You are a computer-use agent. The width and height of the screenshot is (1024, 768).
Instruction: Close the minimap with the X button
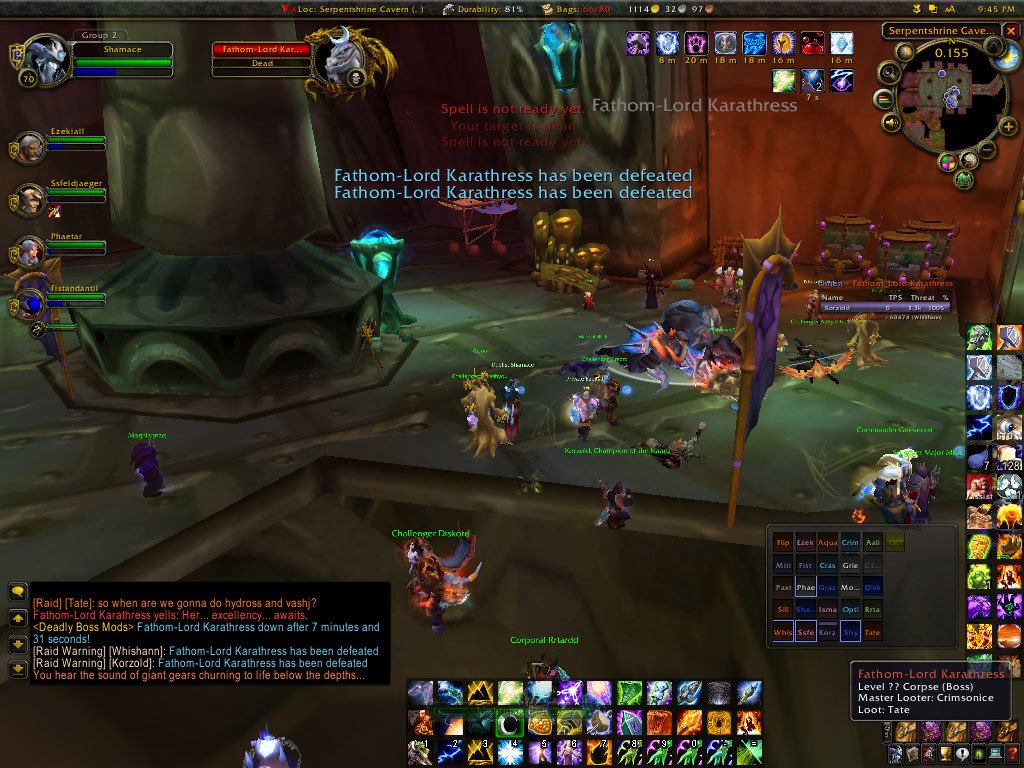1012,31
